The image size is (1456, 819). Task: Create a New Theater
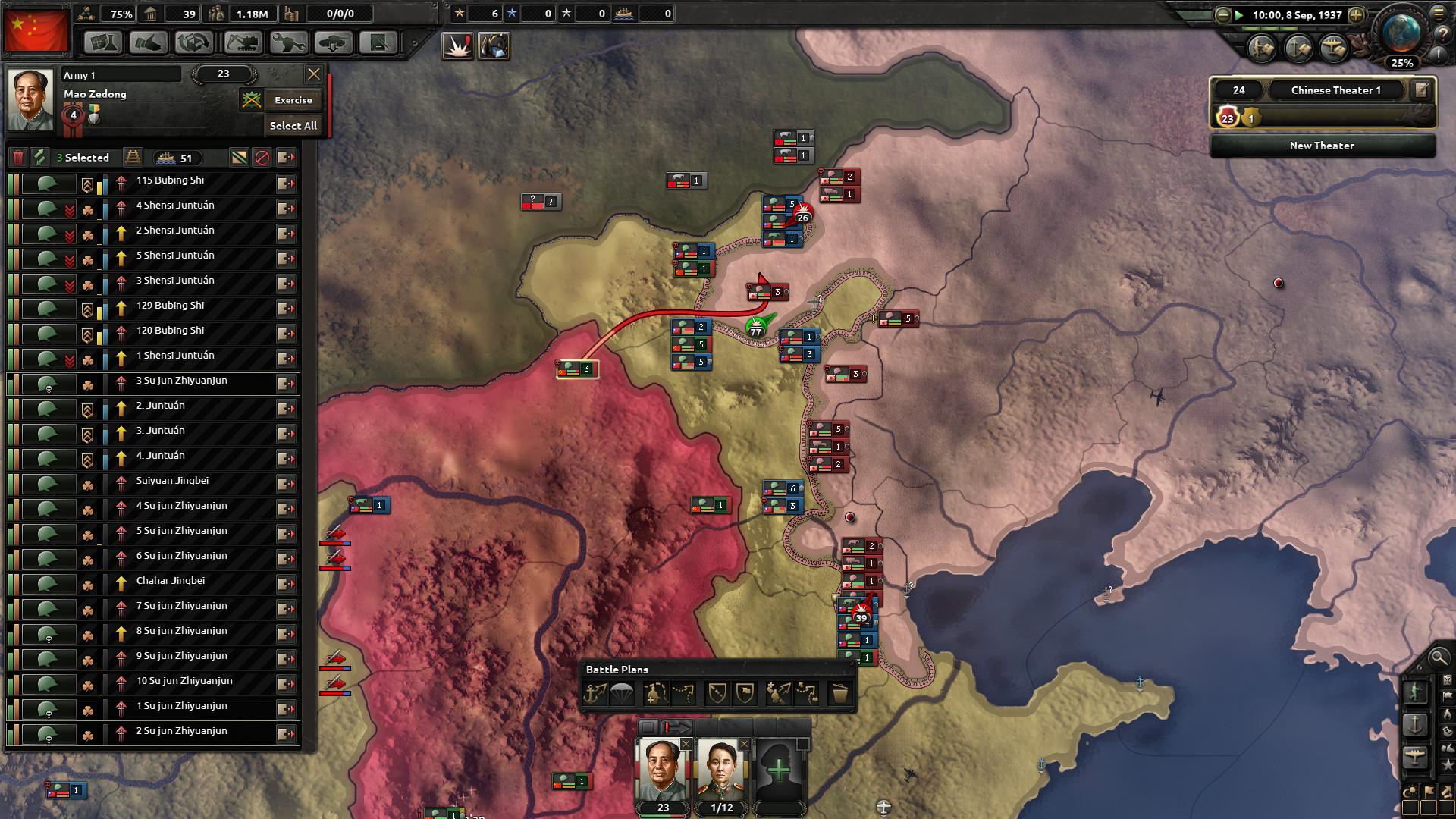[x=1322, y=146]
